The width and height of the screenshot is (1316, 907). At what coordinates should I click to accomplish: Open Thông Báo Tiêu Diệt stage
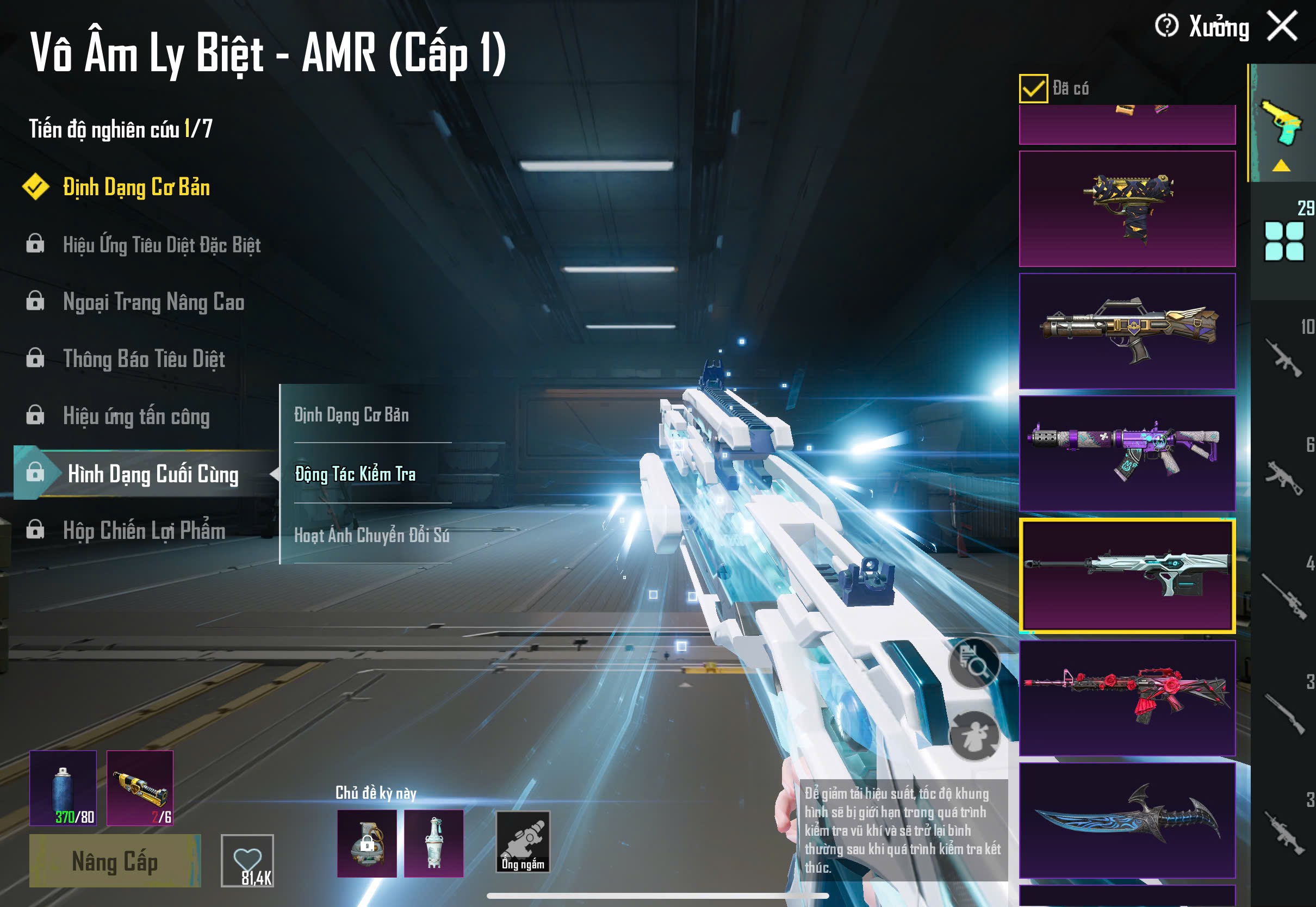[x=144, y=359]
